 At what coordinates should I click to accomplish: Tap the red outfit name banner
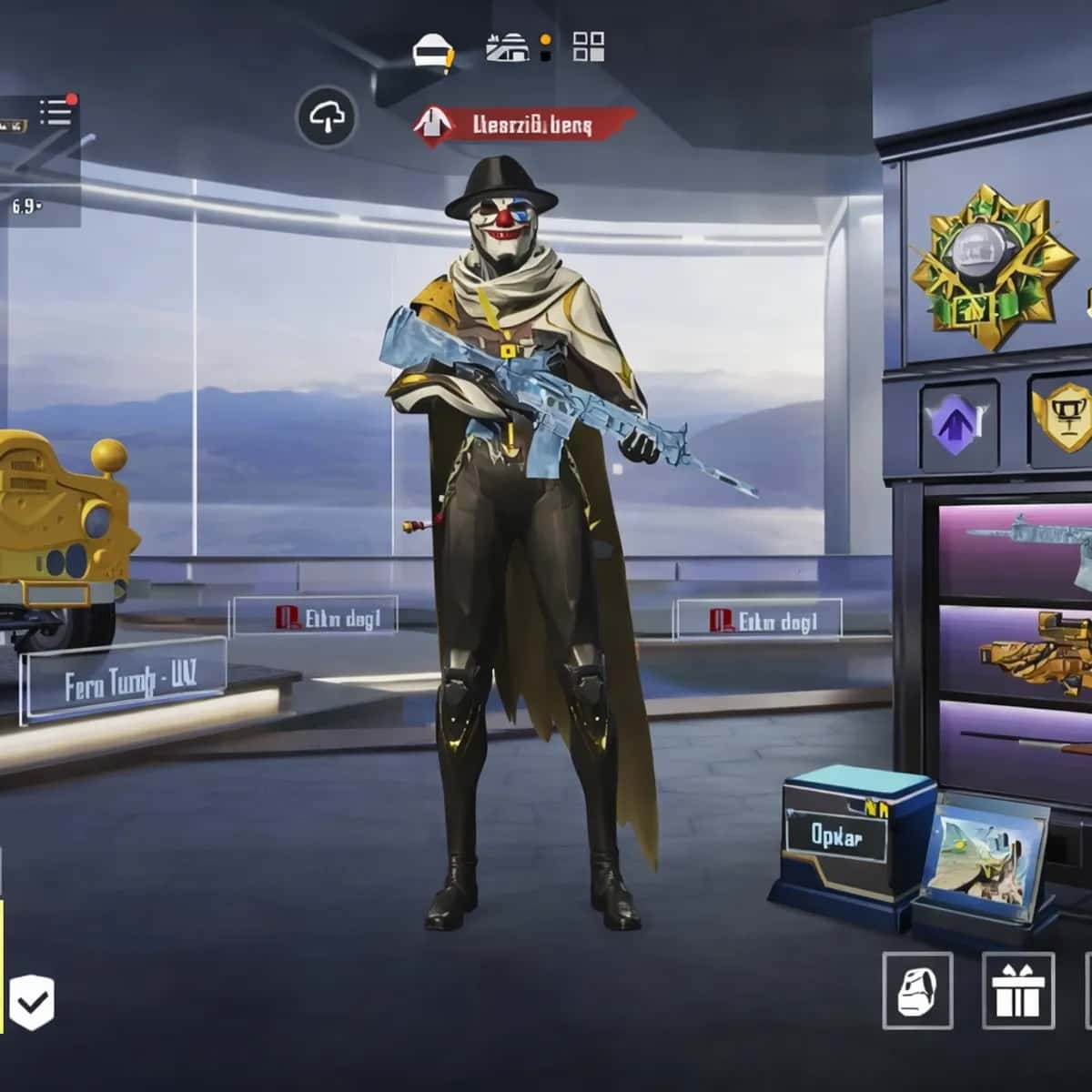[x=525, y=125]
